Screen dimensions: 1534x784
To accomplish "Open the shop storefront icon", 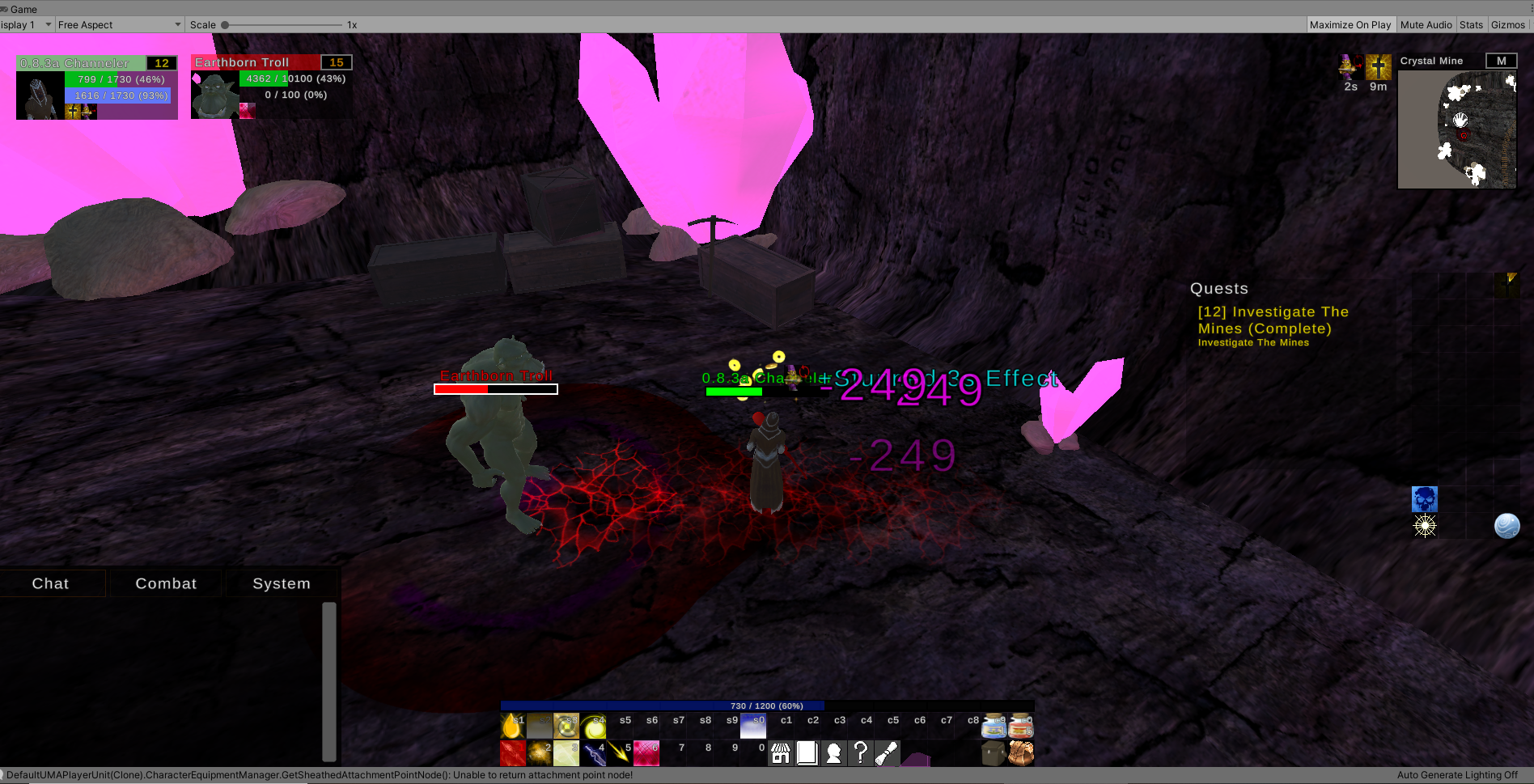I will [781, 753].
